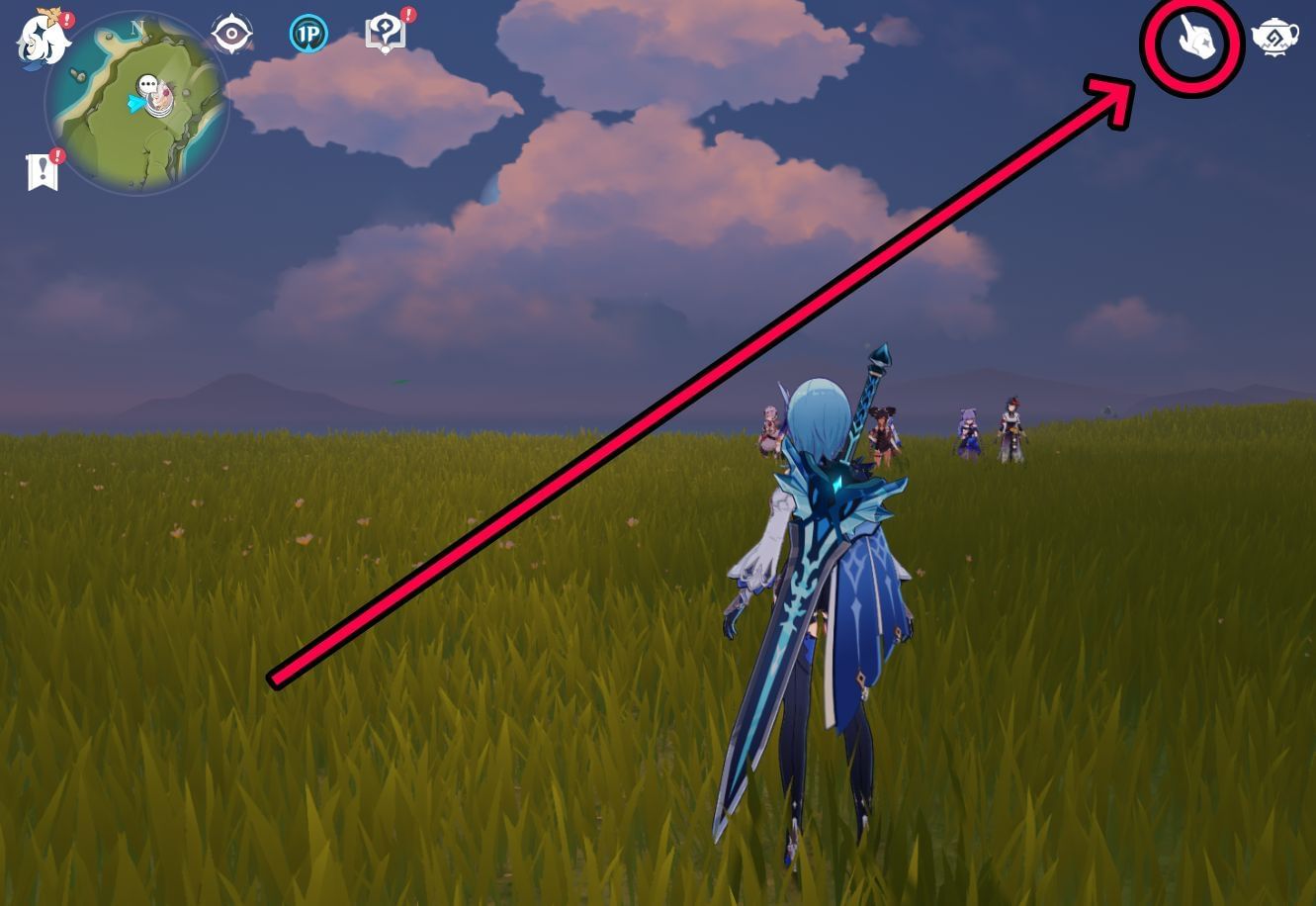This screenshot has height=906, width=1316.
Task: Open the Adventurer Handbook with the notification badge
Action: pyautogui.click(x=386, y=33)
